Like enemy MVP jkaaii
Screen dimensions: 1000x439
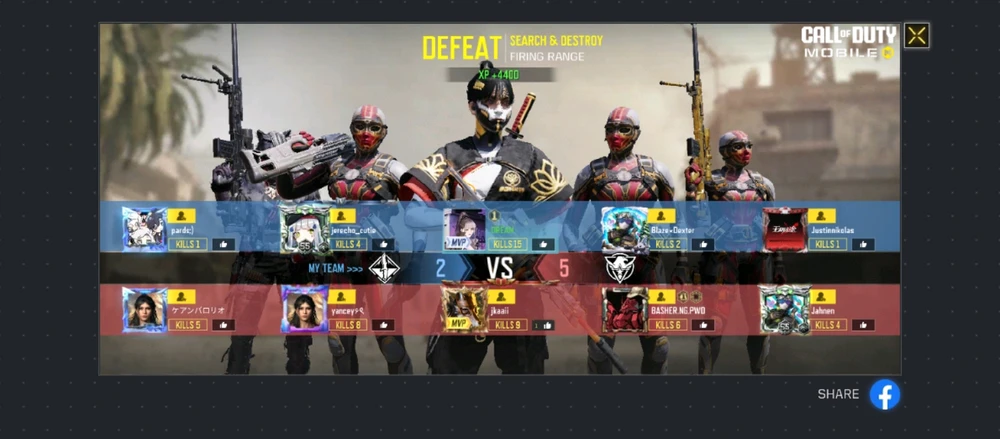[542, 325]
